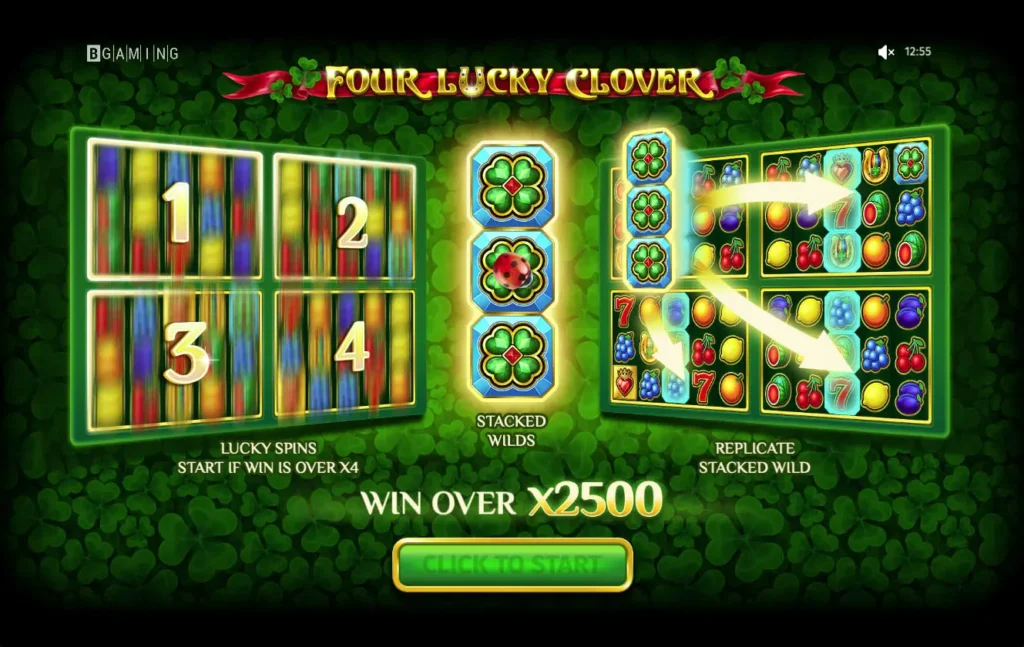
Task: Toggle the muted speaker sound icon
Action: 885,52
